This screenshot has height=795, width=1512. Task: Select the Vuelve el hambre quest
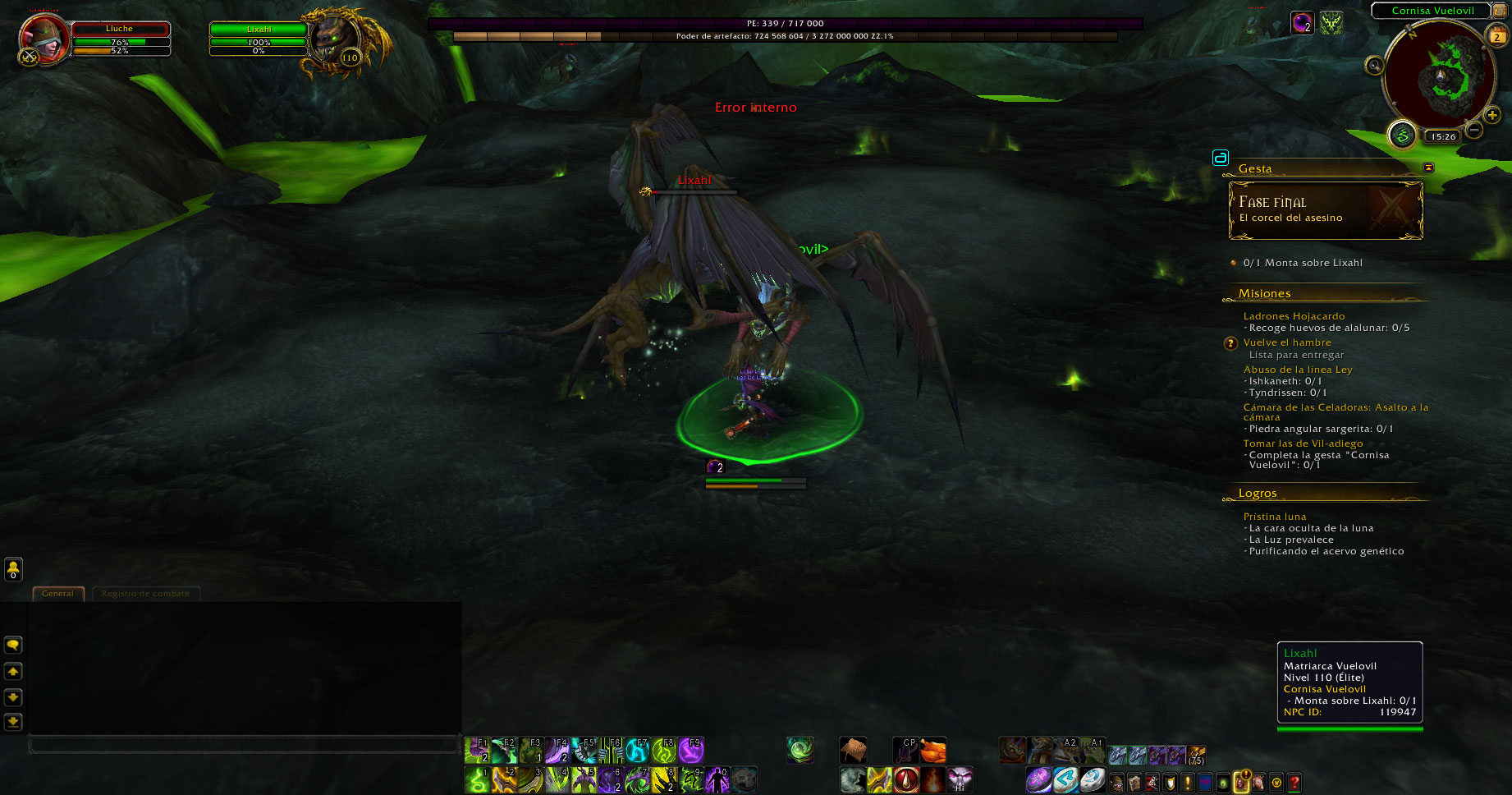click(1286, 342)
